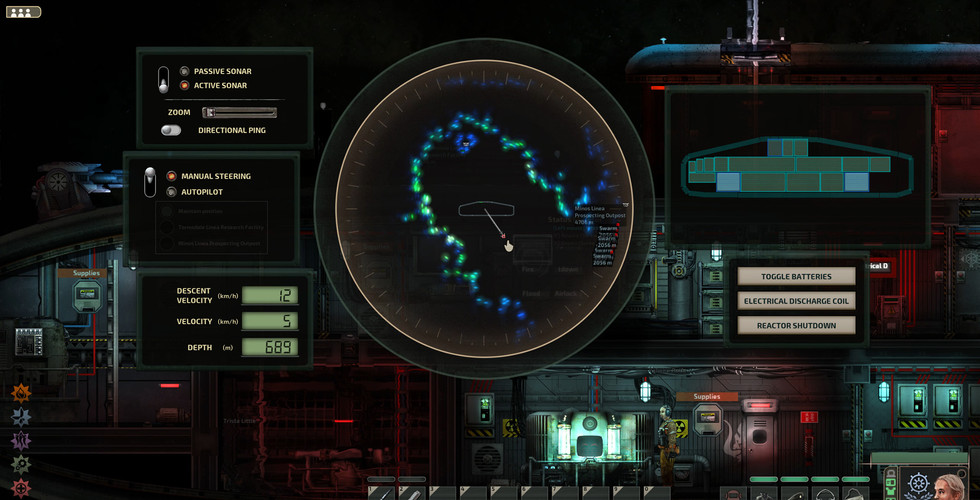Activate the Electrical Discharge Coil

(796, 300)
